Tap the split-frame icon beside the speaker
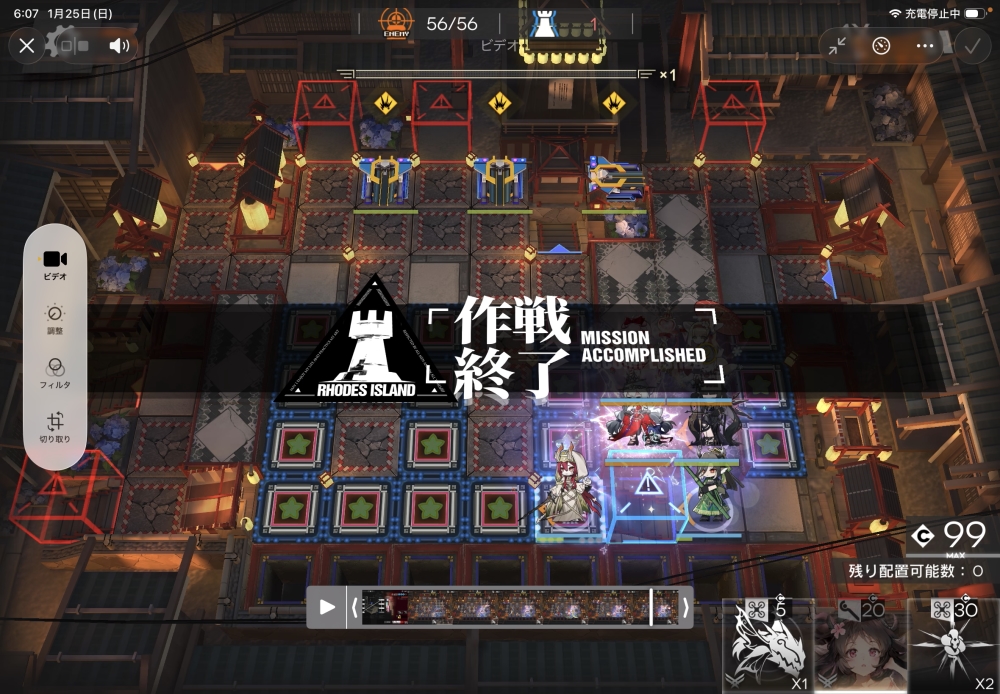The width and height of the screenshot is (1000, 694). pyautogui.click(x=73, y=46)
